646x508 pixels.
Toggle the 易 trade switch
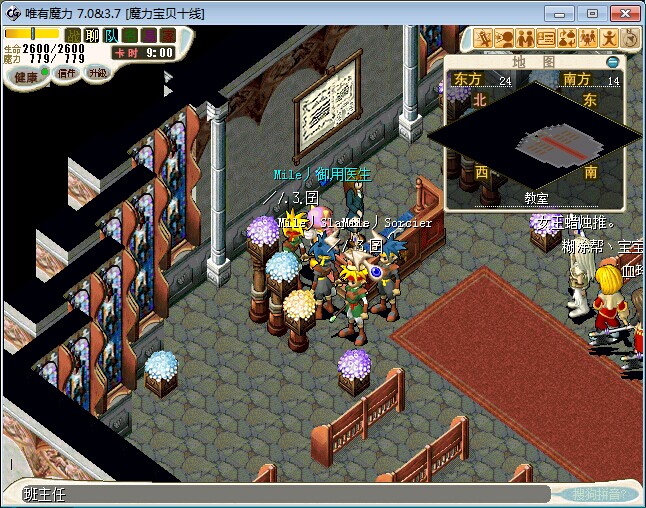click(148, 35)
